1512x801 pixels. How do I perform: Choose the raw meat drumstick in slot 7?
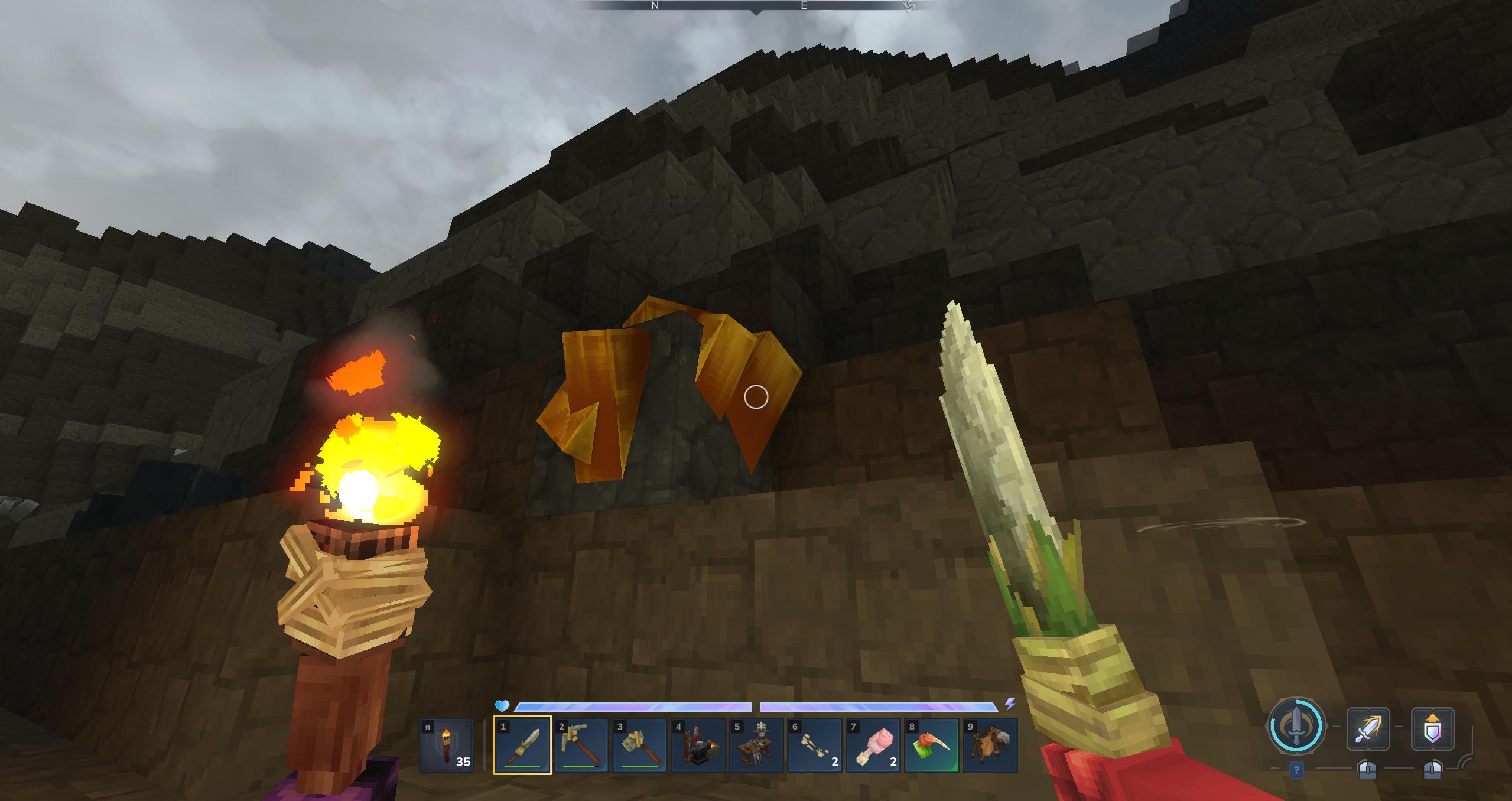click(x=873, y=745)
